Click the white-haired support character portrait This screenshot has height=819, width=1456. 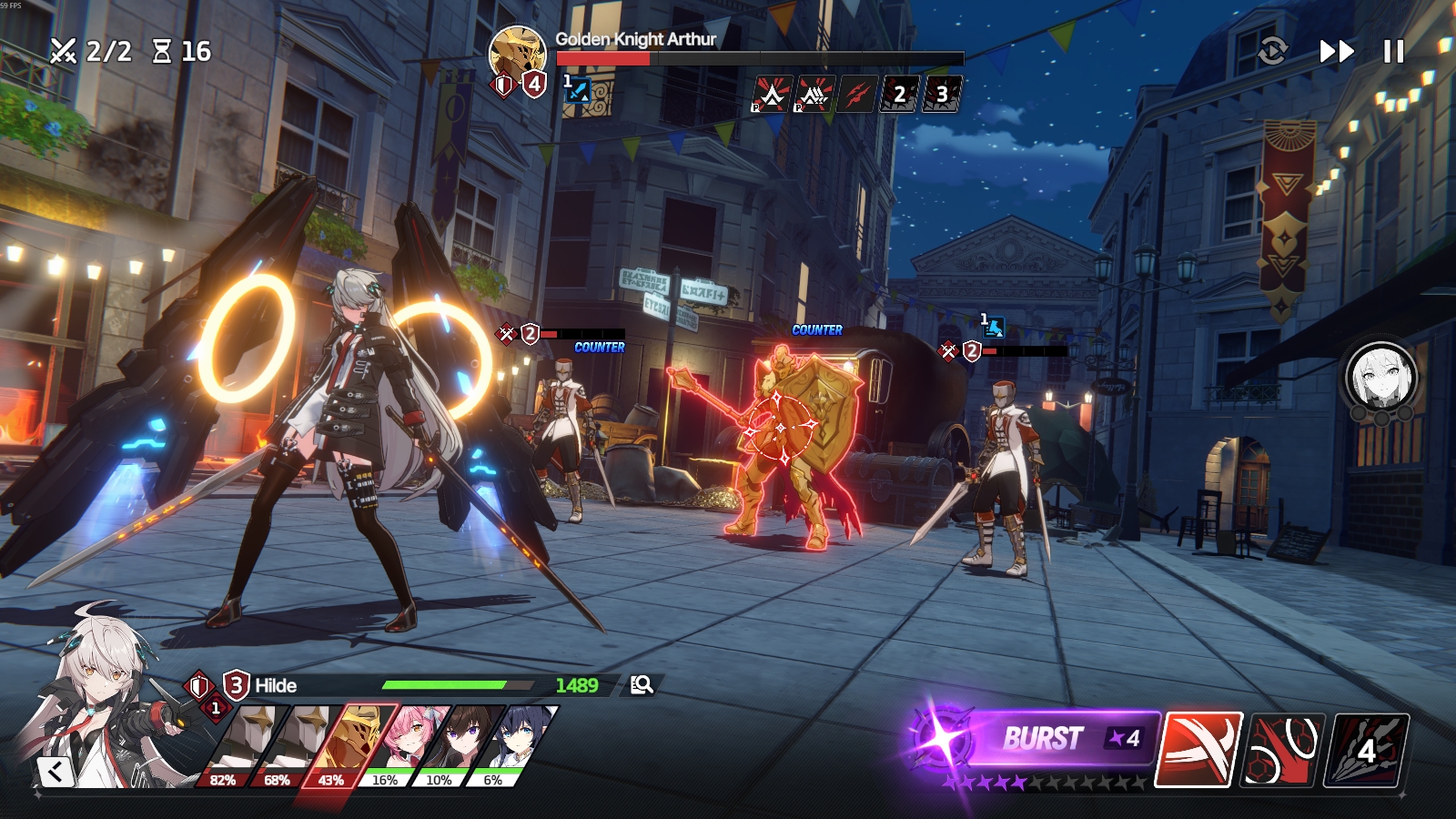(1380, 375)
